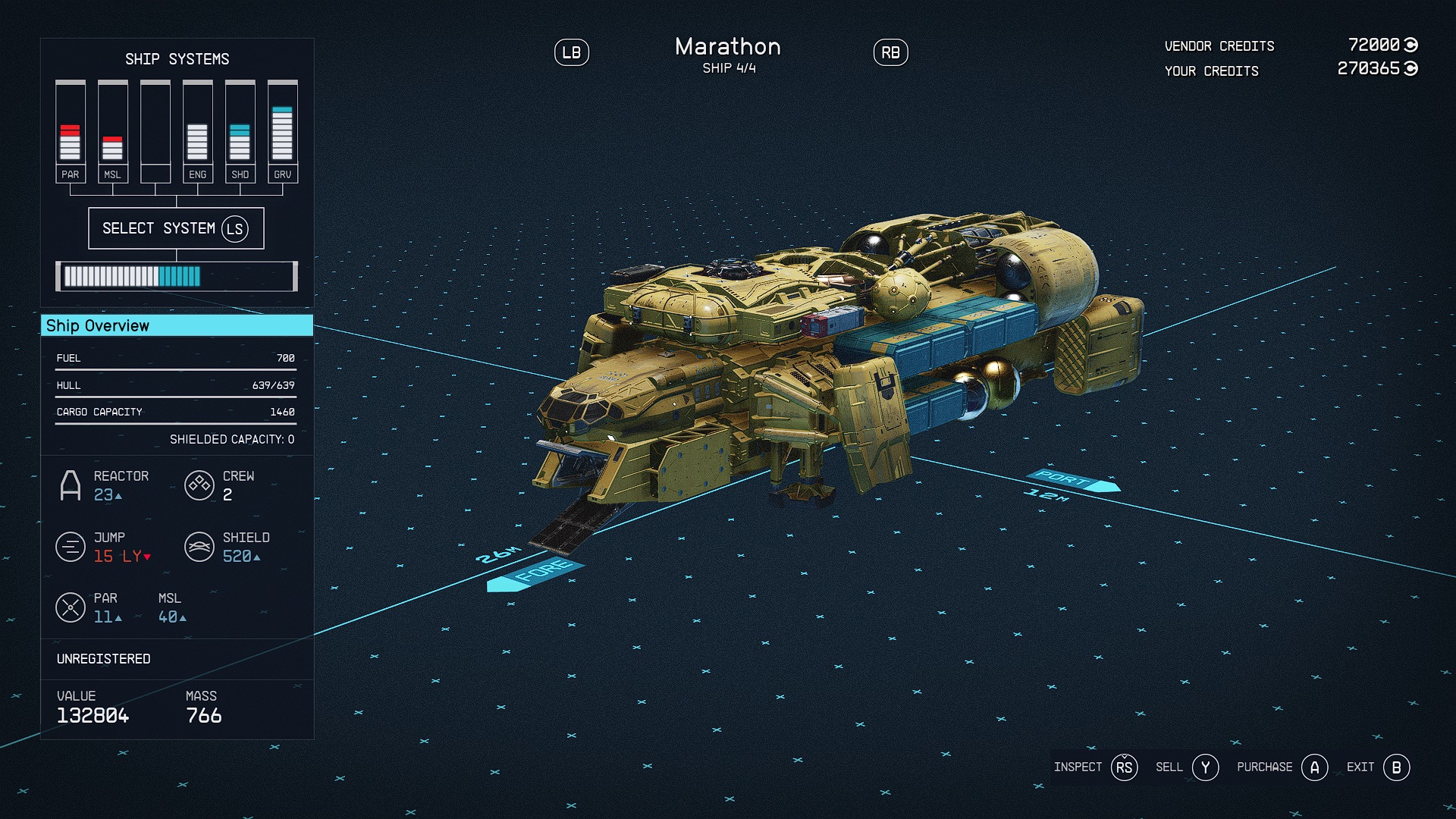Open the ENG system selector

coord(198,129)
